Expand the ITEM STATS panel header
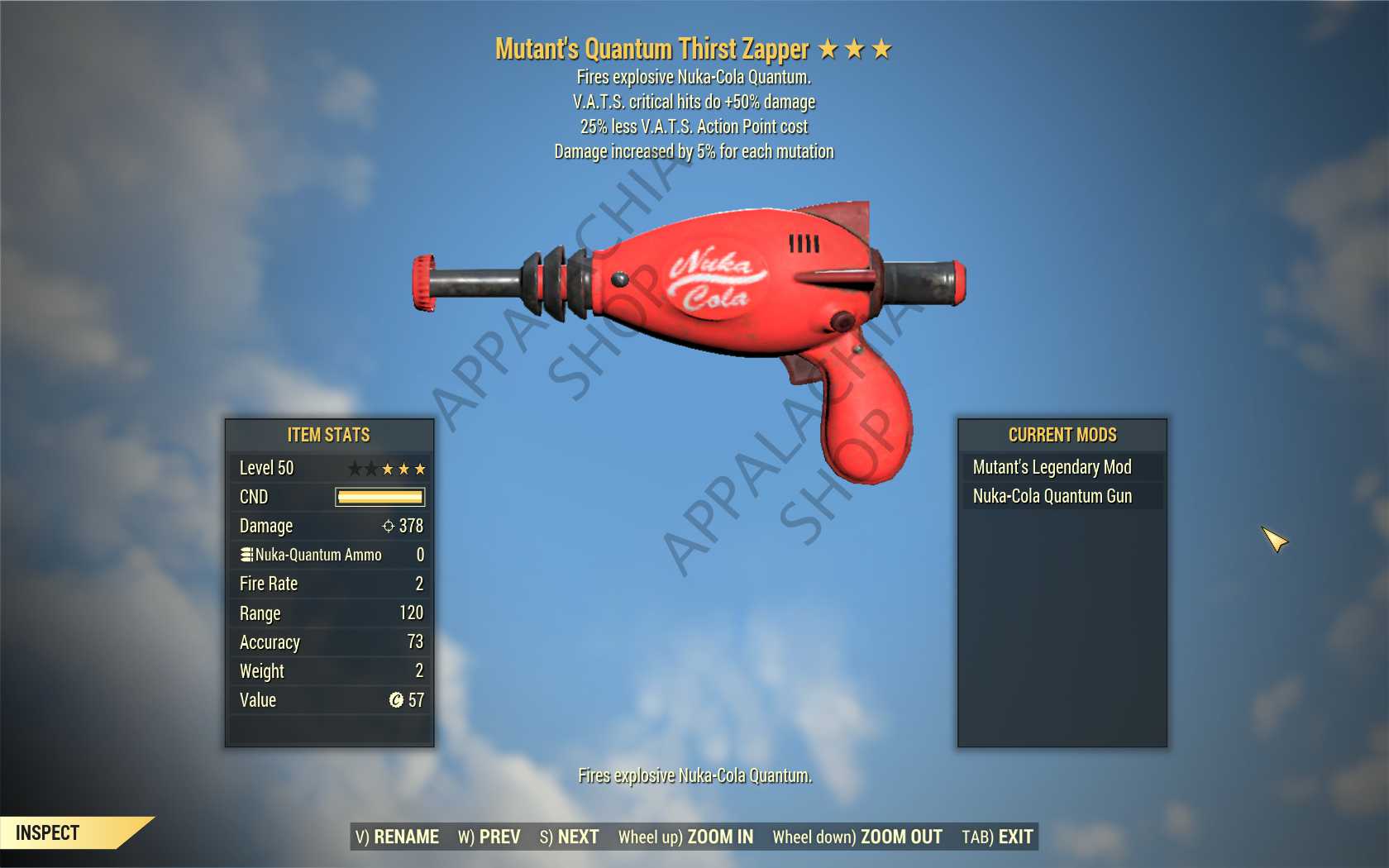 (x=327, y=435)
